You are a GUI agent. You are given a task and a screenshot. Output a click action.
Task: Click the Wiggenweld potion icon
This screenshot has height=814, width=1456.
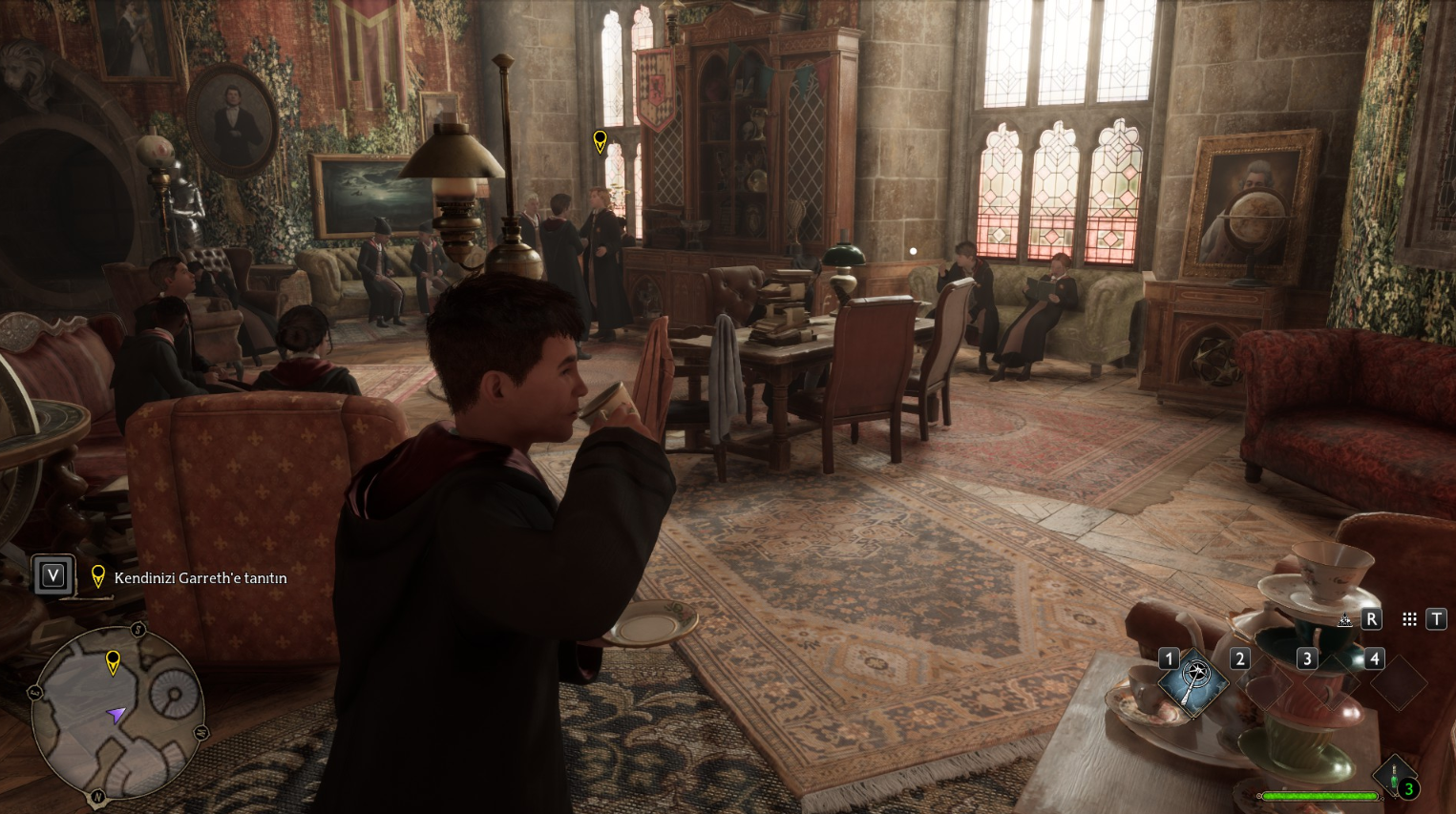[x=1393, y=774]
